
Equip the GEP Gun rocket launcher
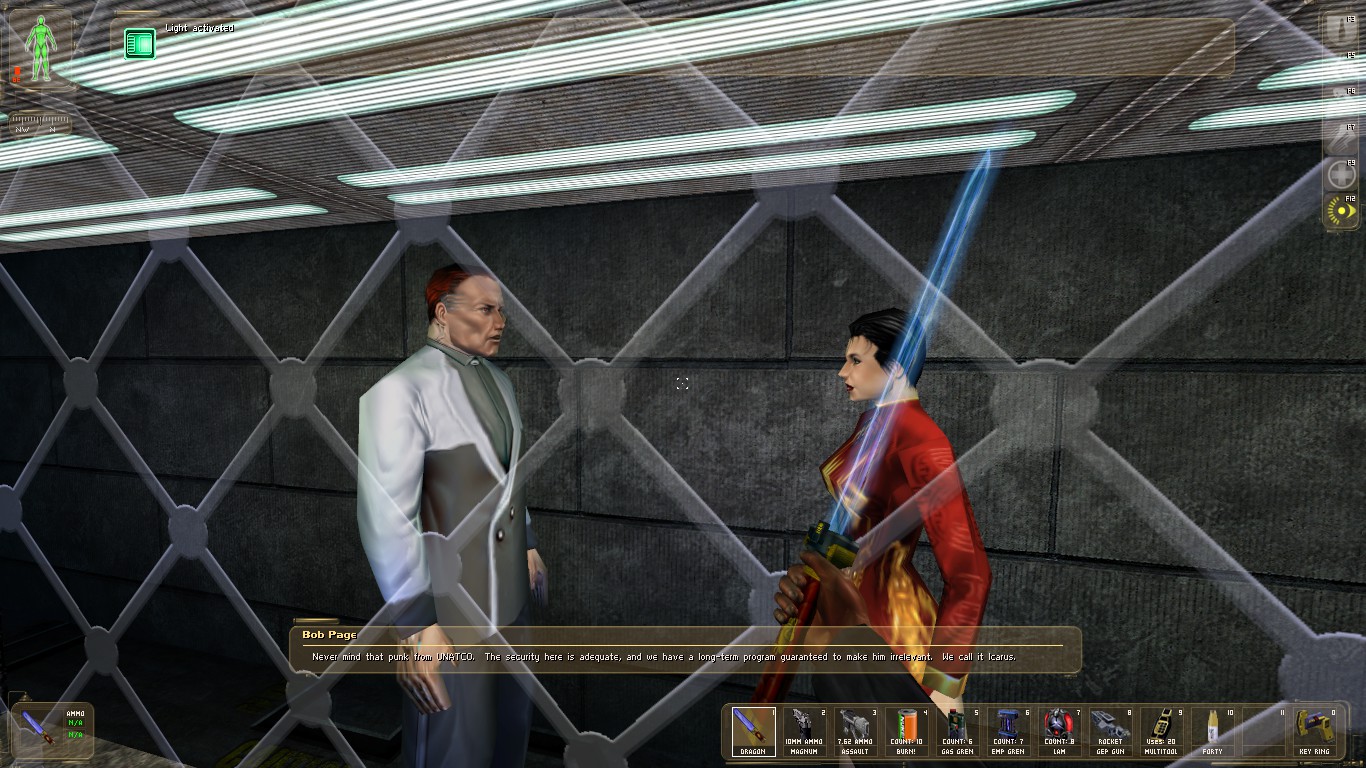click(x=1110, y=730)
